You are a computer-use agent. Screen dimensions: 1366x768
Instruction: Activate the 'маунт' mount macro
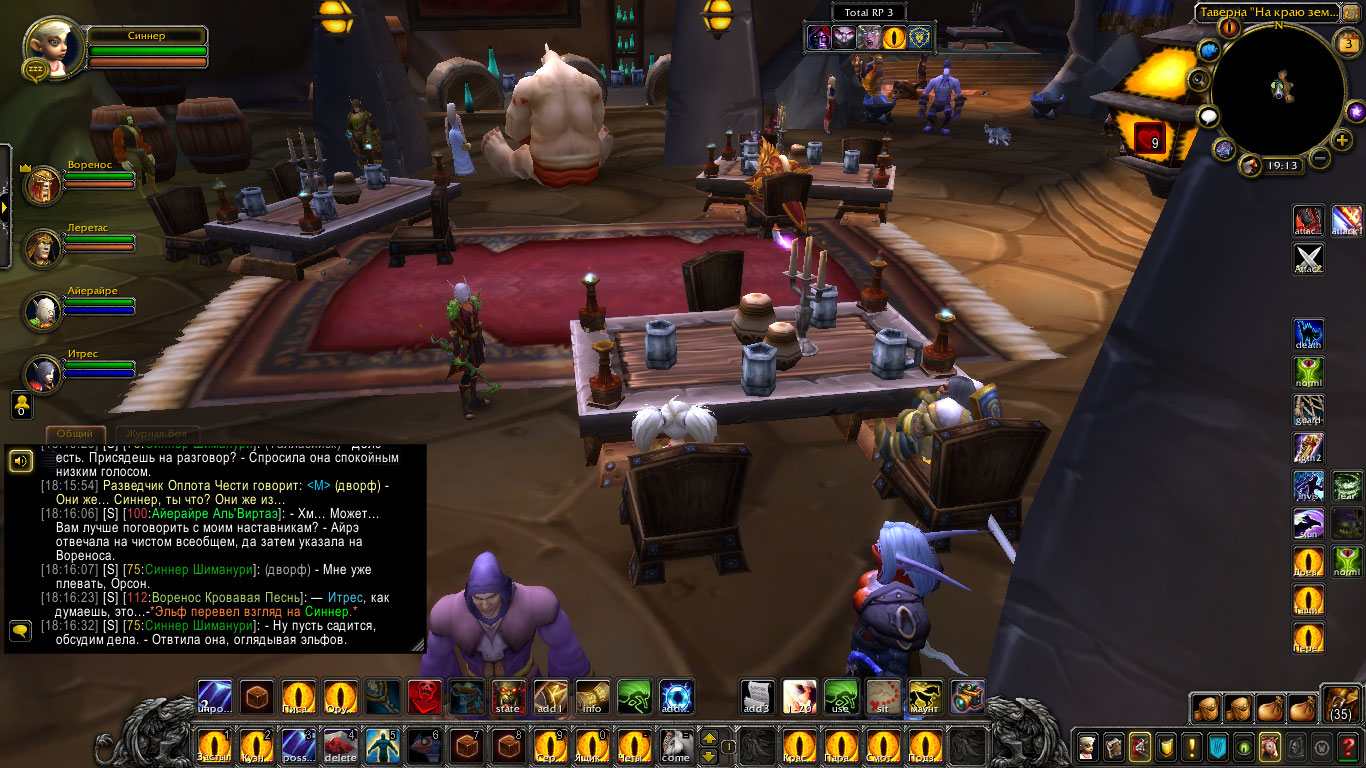(925, 697)
